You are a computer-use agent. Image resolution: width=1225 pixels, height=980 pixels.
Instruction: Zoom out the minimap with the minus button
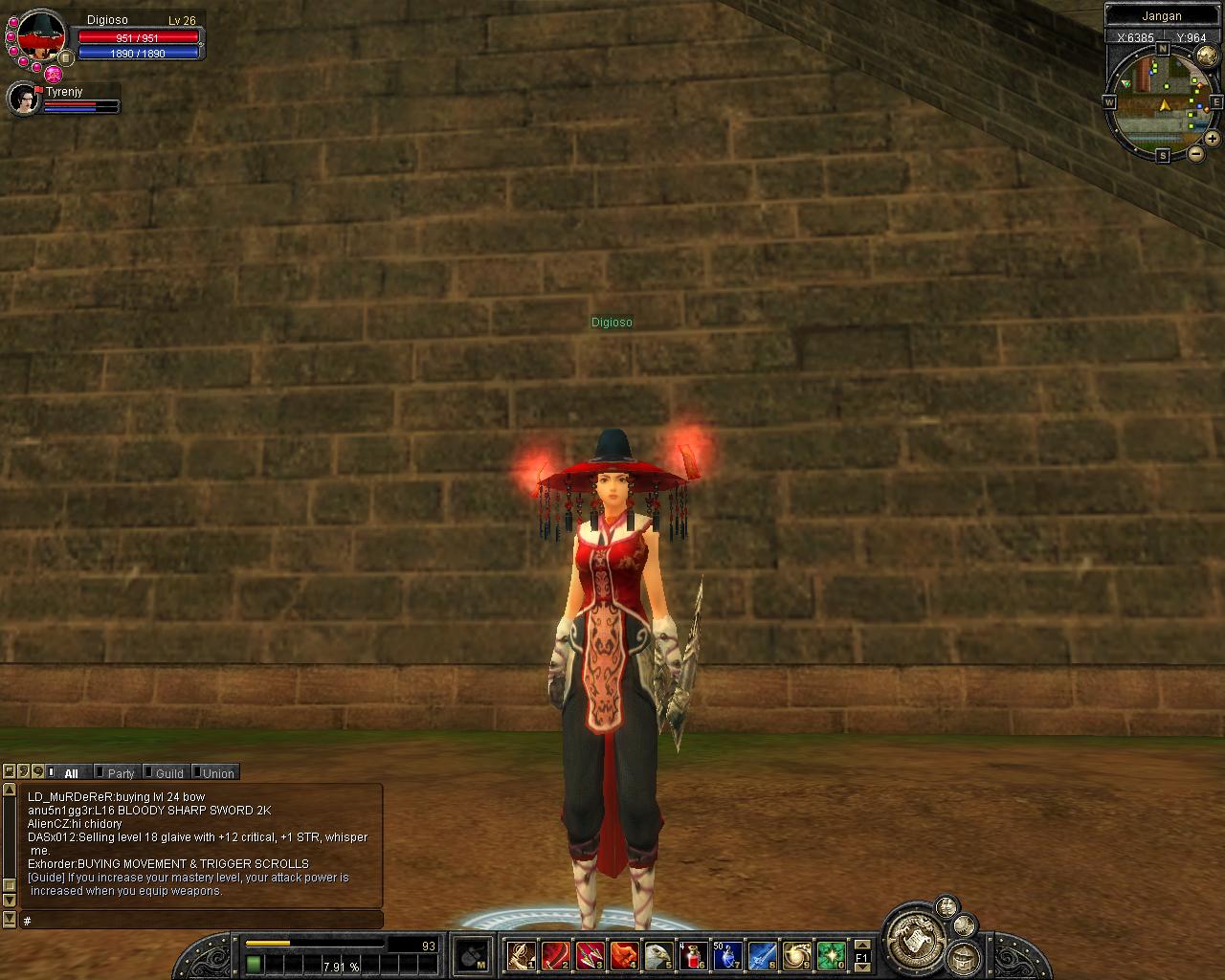coord(1196,153)
